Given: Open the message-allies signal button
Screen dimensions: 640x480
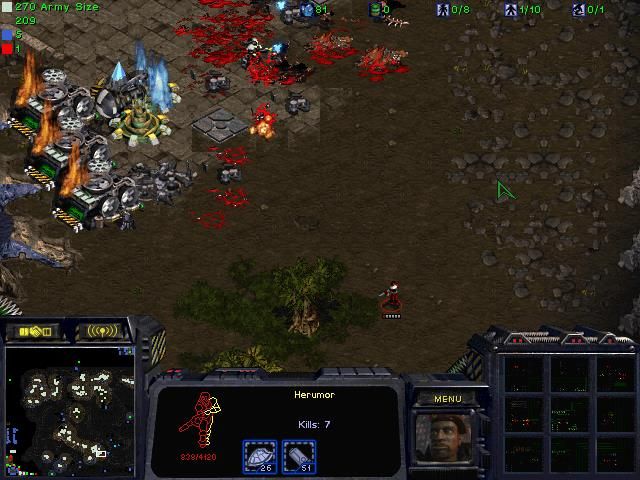Looking at the screenshot, I should (x=104, y=331).
